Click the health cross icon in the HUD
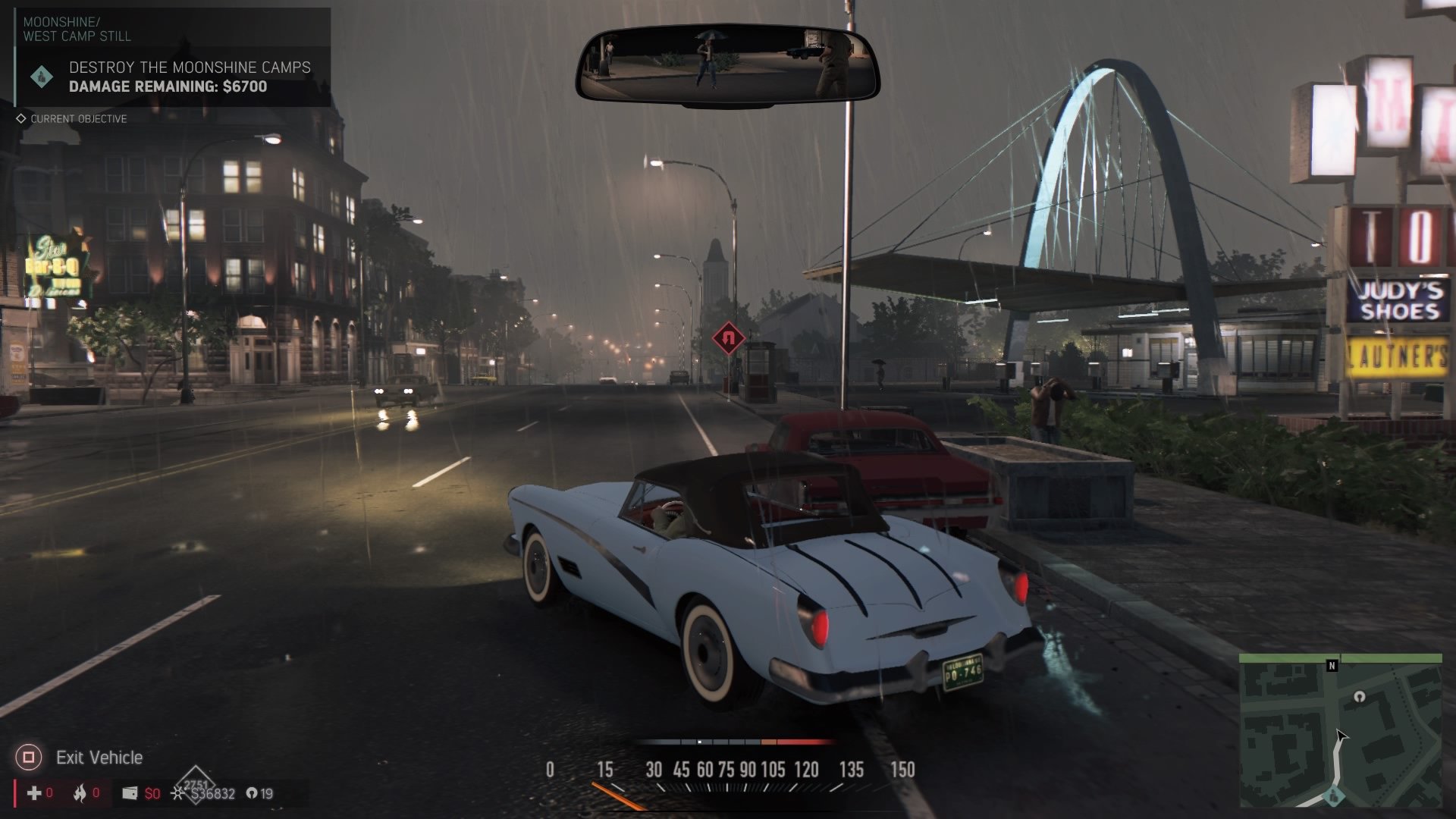The height and width of the screenshot is (819, 1456). 35,793
